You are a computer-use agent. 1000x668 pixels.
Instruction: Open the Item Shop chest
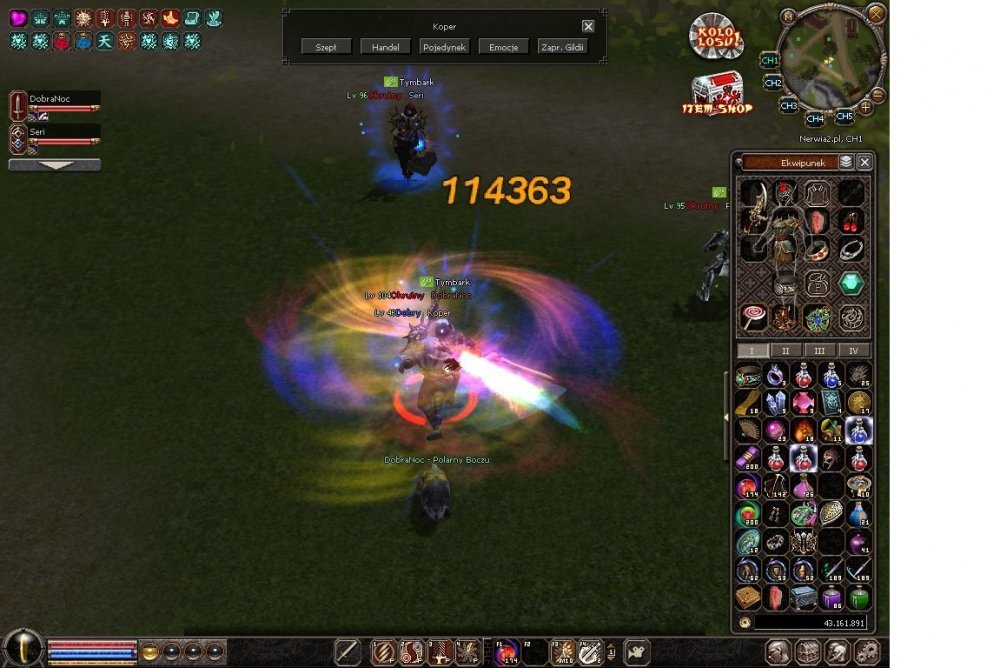point(717,92)
